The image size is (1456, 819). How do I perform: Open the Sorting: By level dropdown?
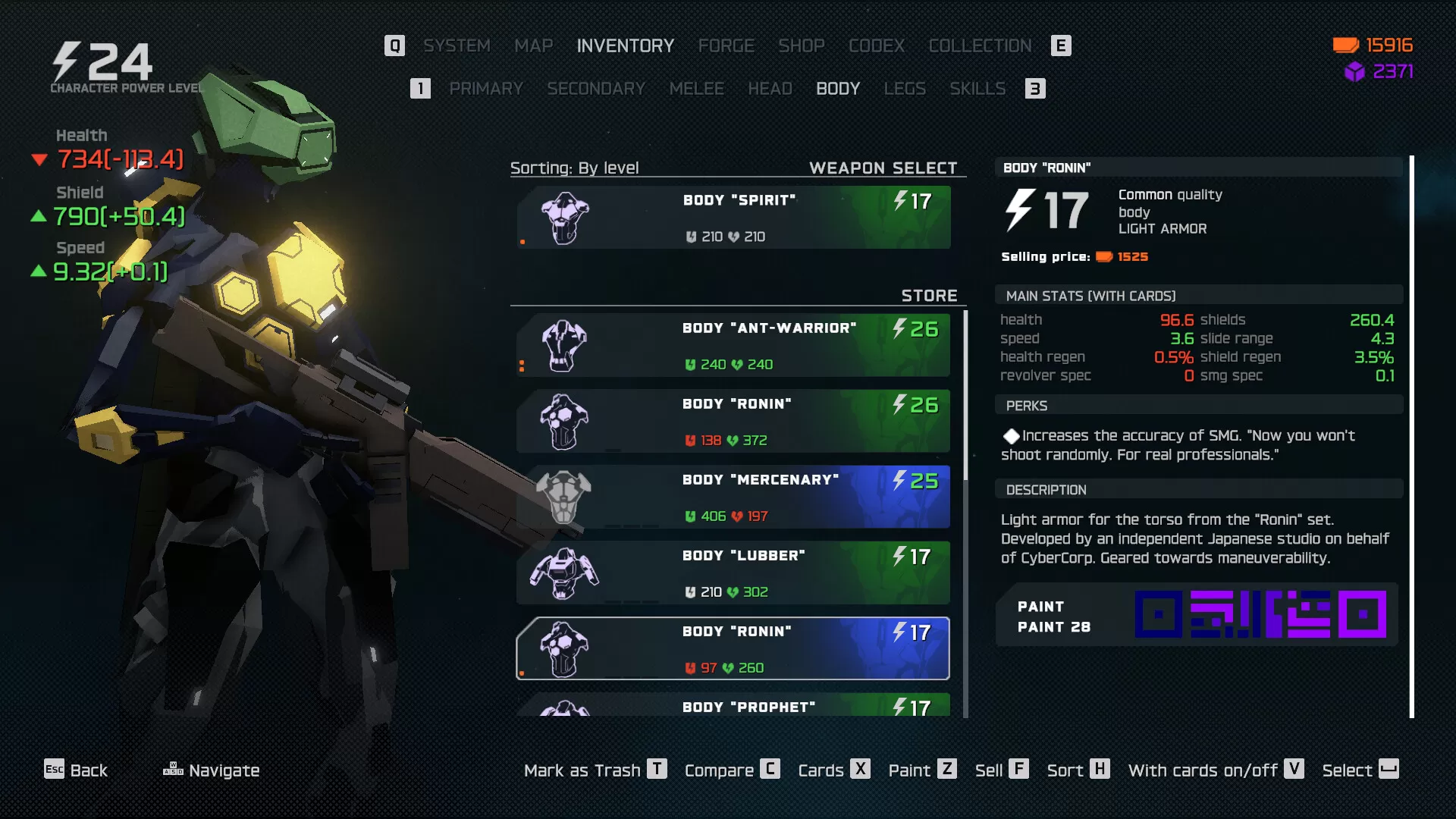[575, 168]
